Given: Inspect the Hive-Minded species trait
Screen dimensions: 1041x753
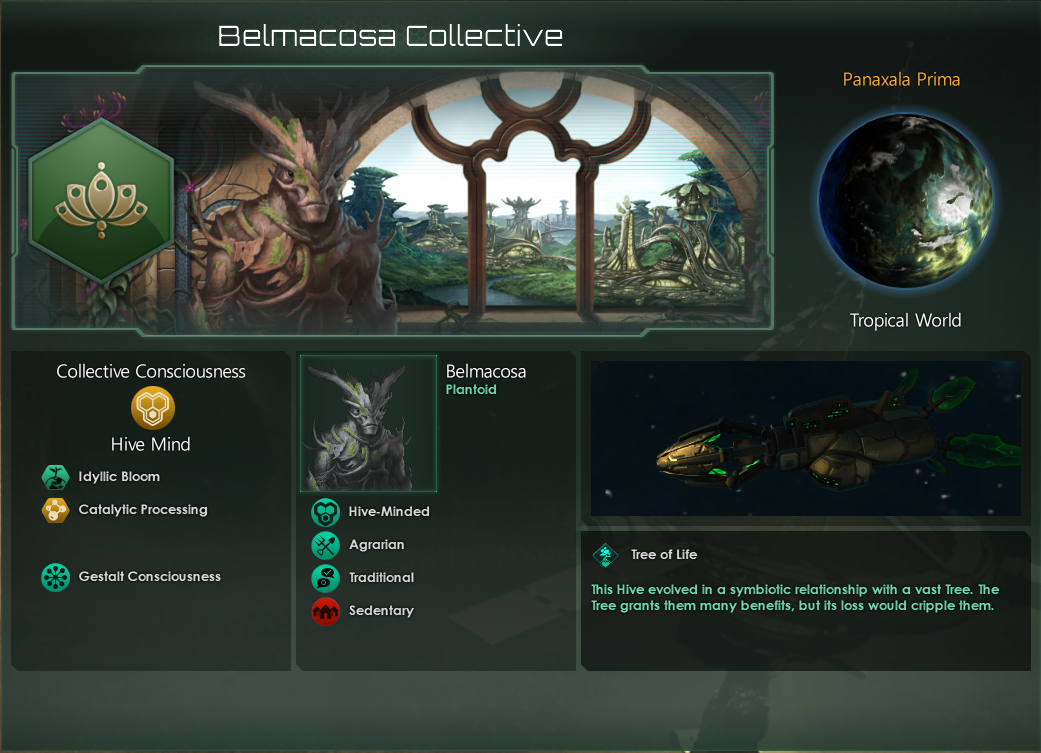Looking at the screenshot, I should 325,512.
